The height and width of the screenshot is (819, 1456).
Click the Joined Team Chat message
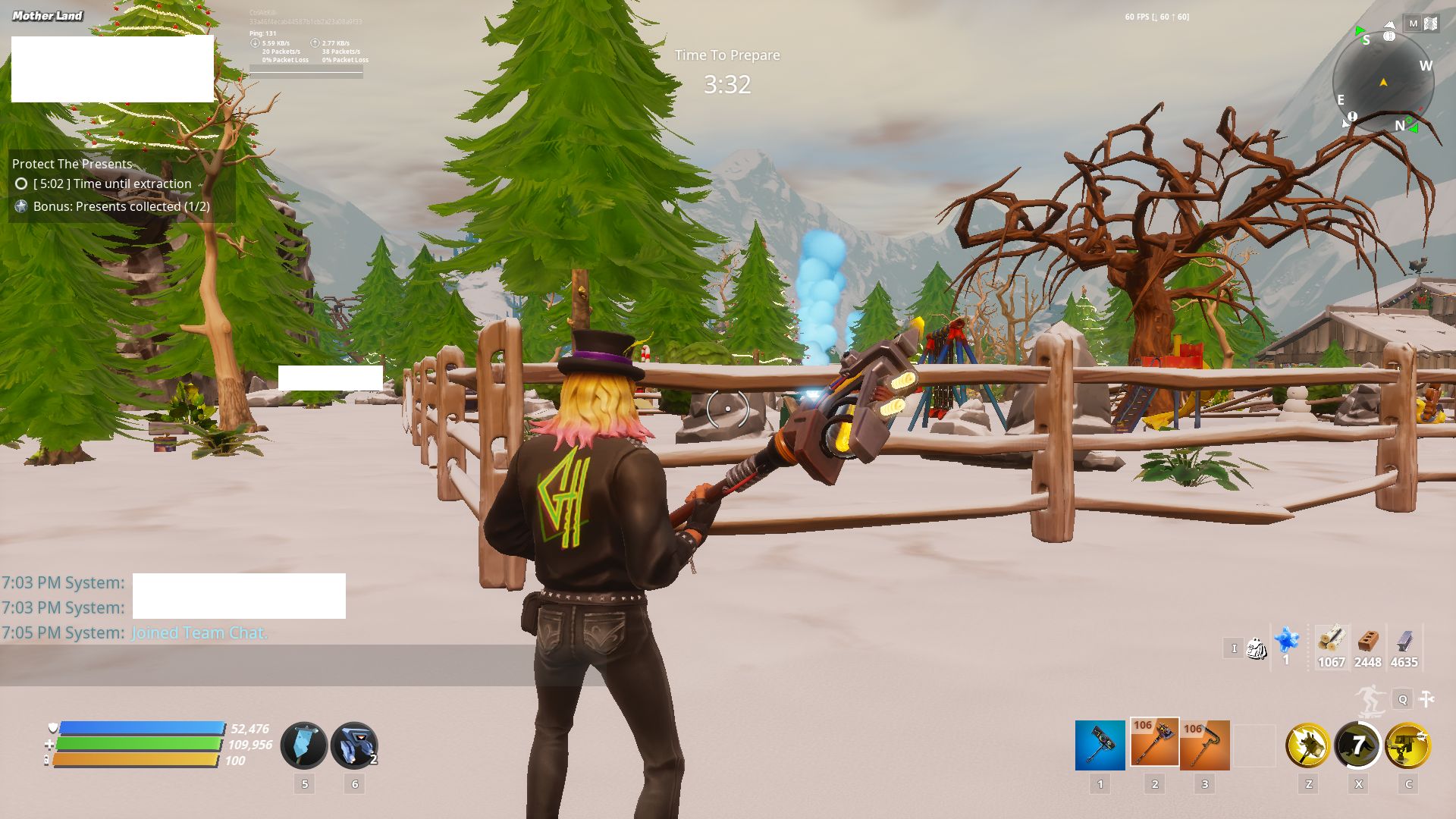coord(197,632)
